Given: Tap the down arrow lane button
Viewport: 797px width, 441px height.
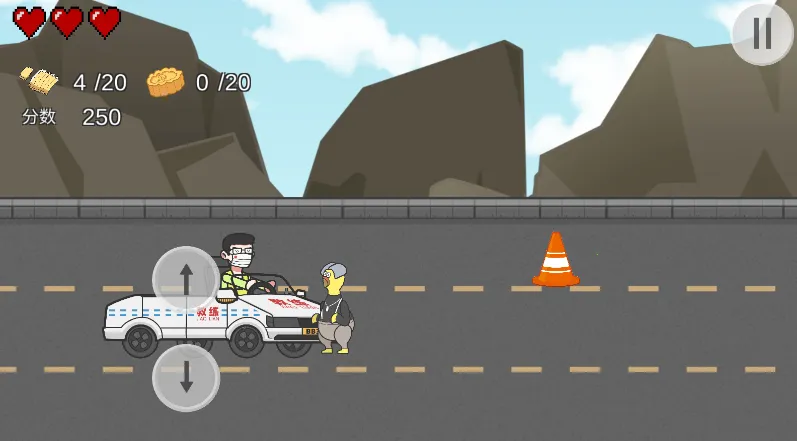Looking at the screenshot, I should [186, 377].
